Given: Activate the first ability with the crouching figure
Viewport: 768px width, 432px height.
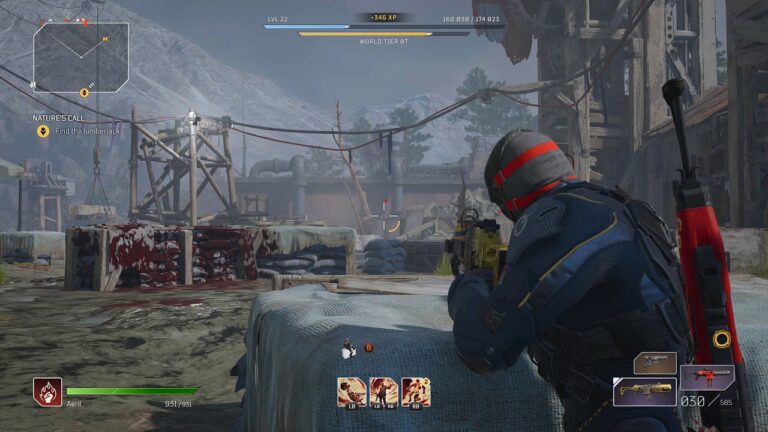Looking at the screenshot, I should click(x=352, y=391).
